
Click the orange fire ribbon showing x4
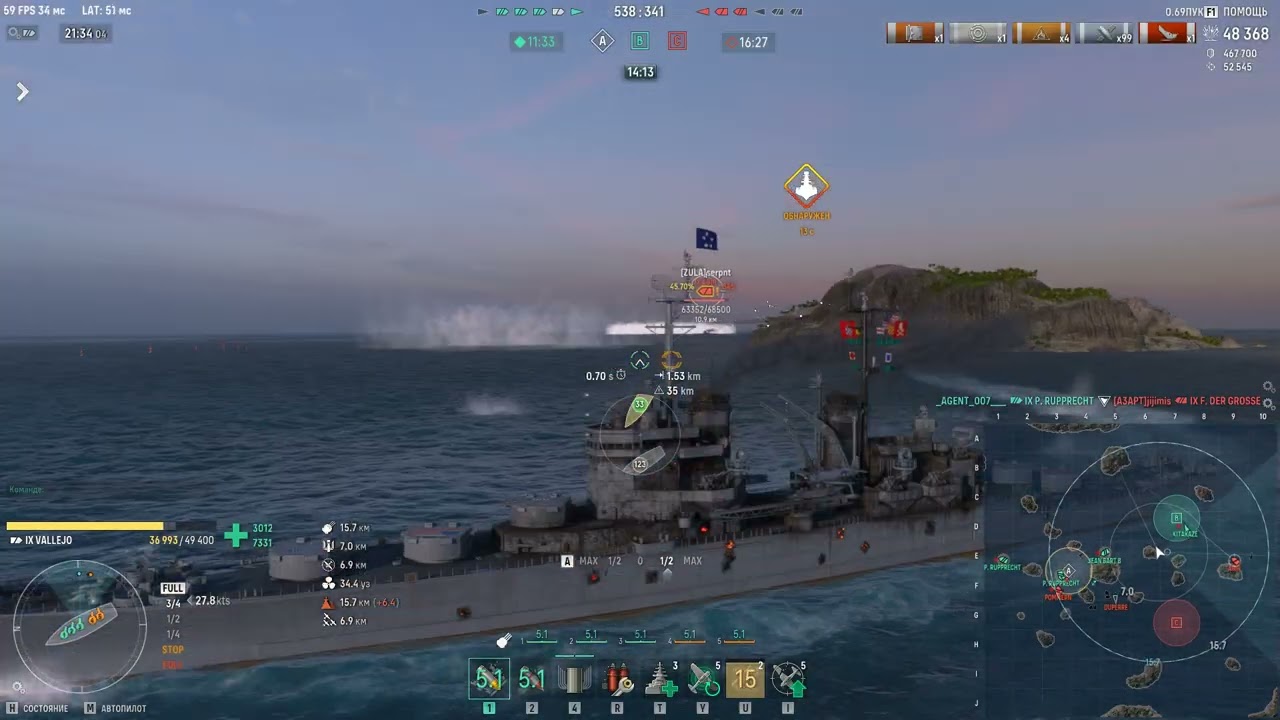1042,33
